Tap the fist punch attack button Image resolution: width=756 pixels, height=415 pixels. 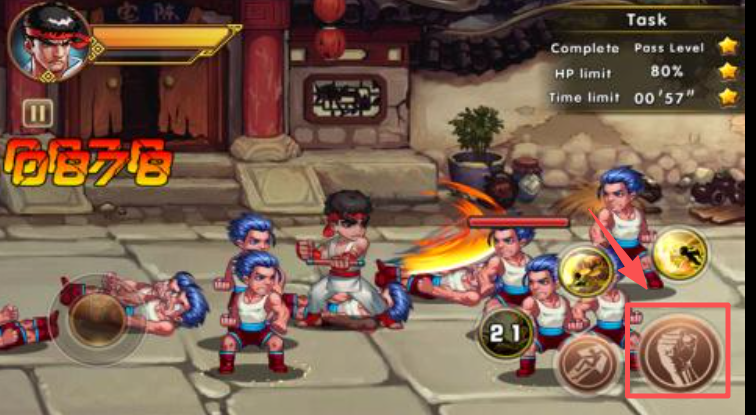[x=678, y=352]
